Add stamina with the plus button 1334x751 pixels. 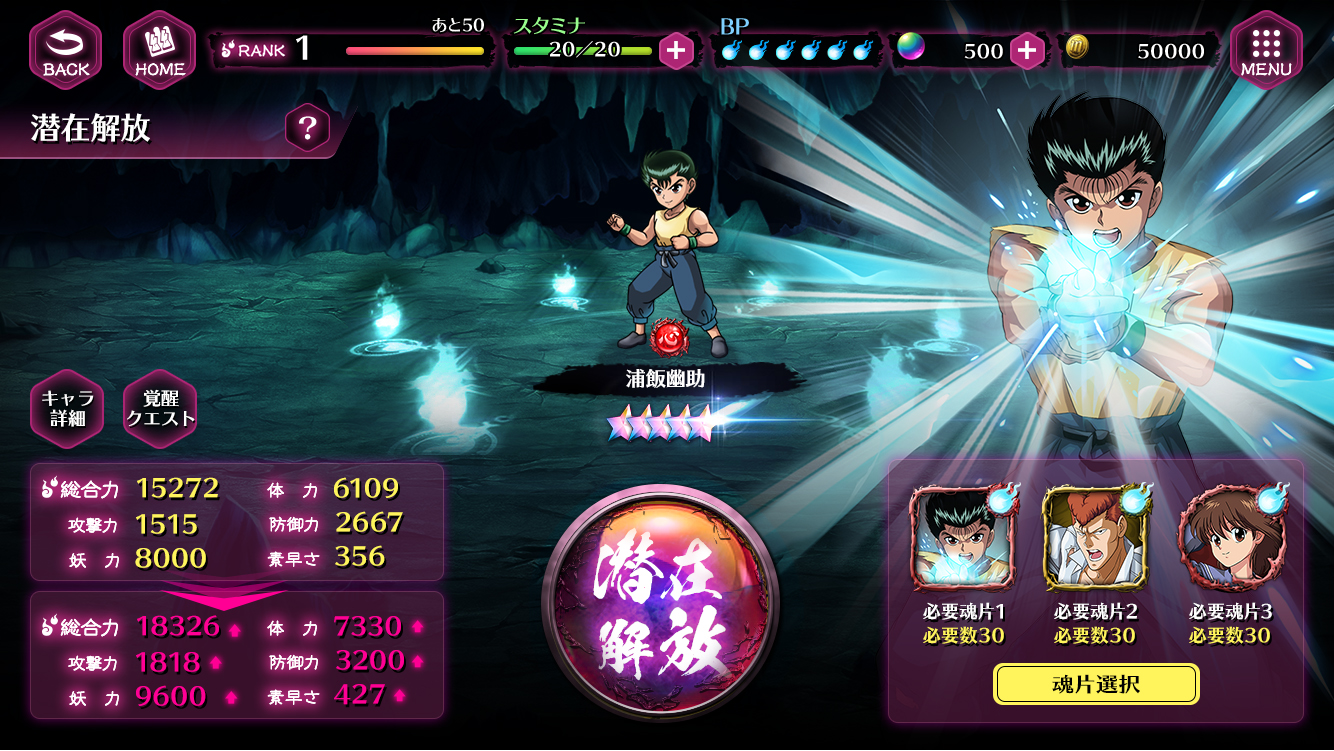(x=677, y=50)
